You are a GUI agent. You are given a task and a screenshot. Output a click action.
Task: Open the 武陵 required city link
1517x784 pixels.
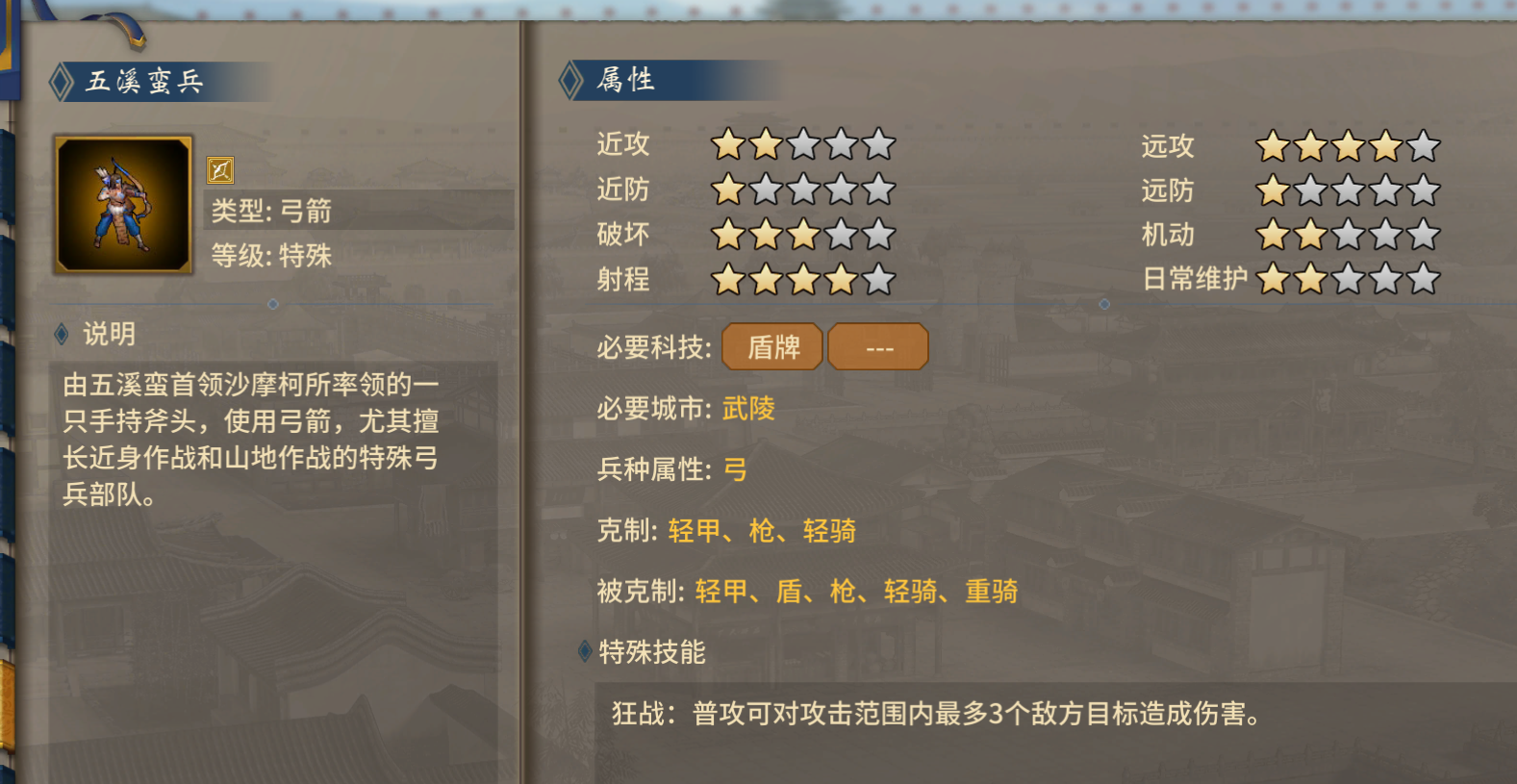pos(749,410)
